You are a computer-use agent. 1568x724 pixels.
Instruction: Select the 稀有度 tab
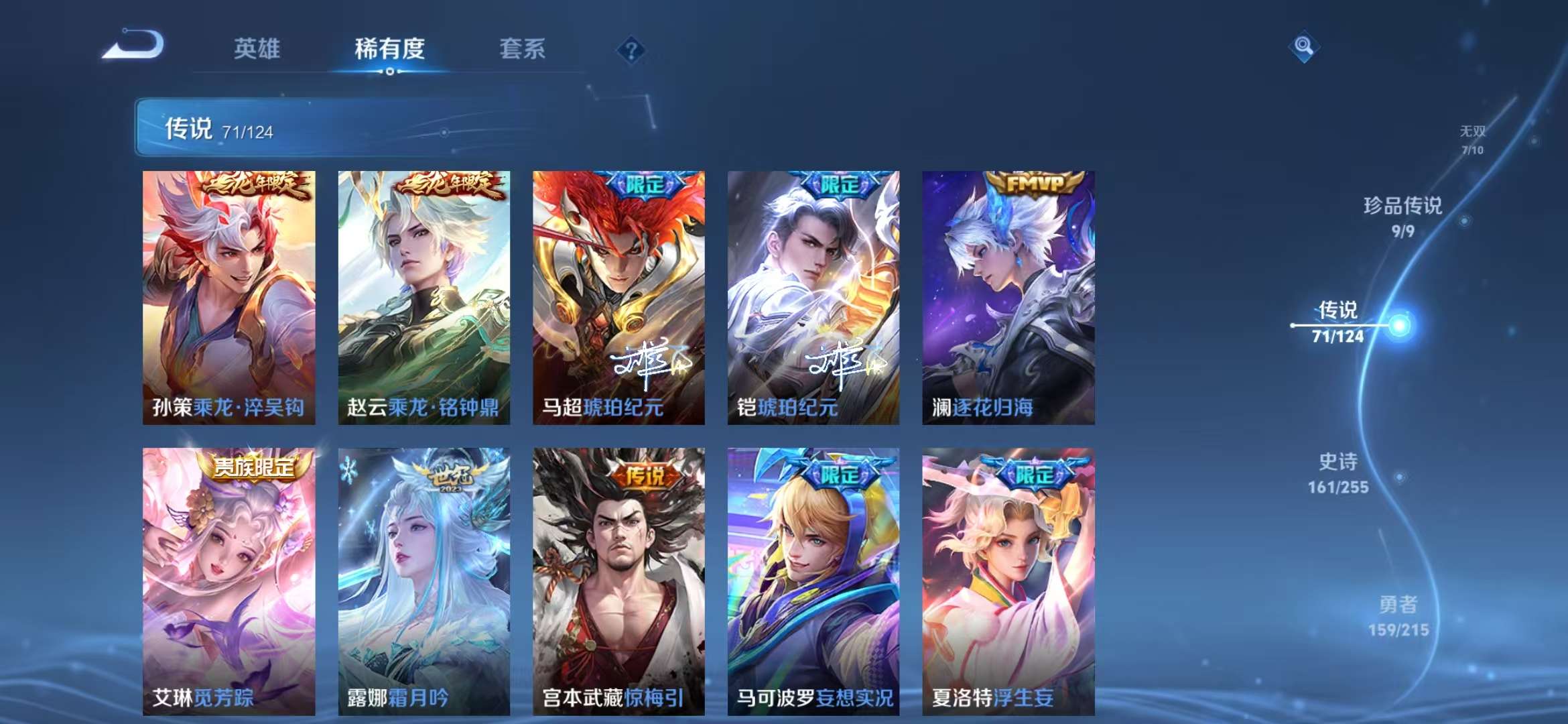pyautogui.click(x=390, y=48)
